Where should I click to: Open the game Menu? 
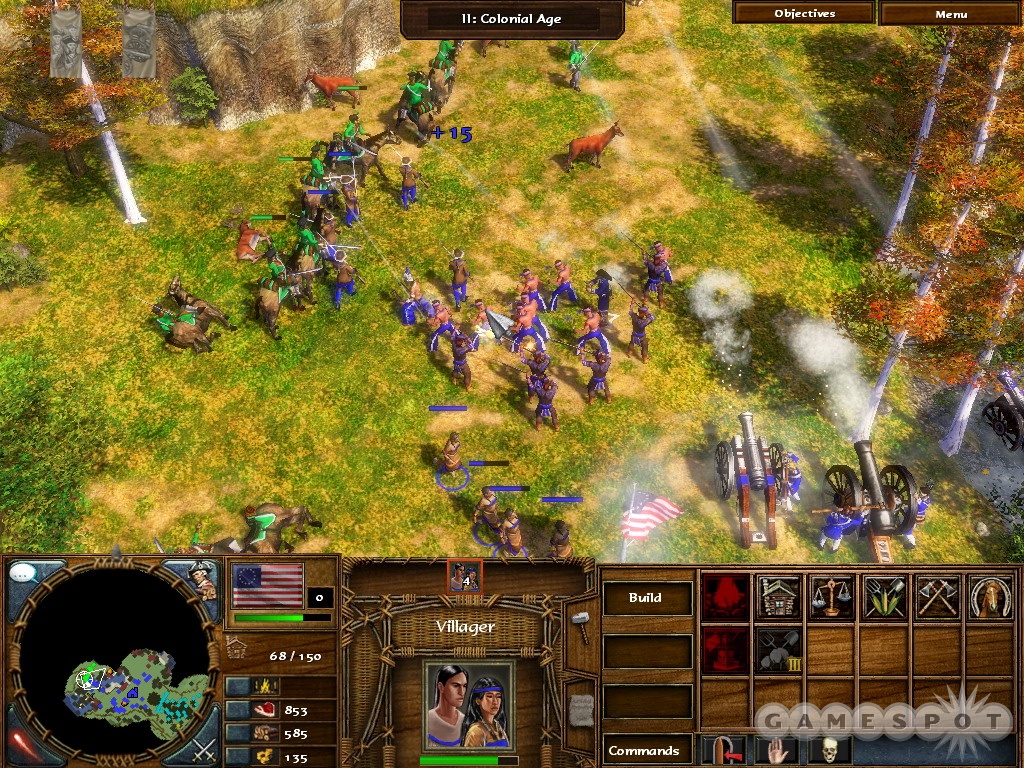950,14
